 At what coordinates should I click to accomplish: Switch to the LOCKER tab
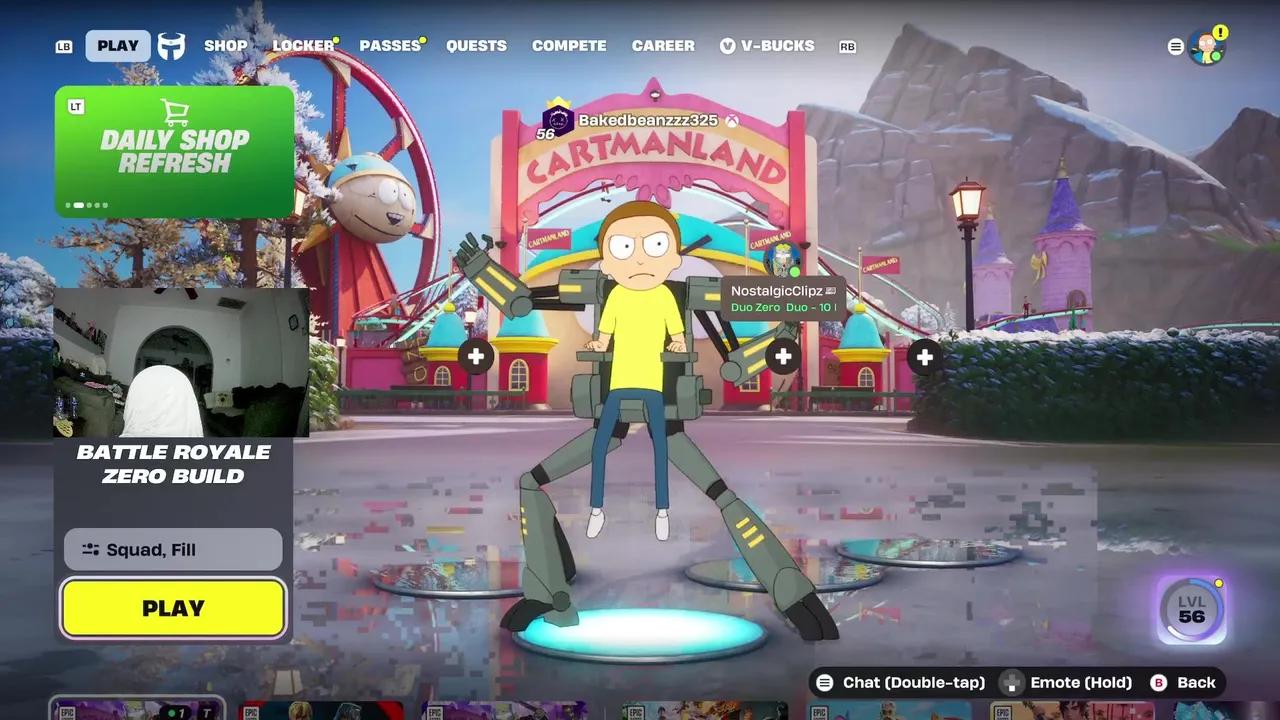[301, 45]
